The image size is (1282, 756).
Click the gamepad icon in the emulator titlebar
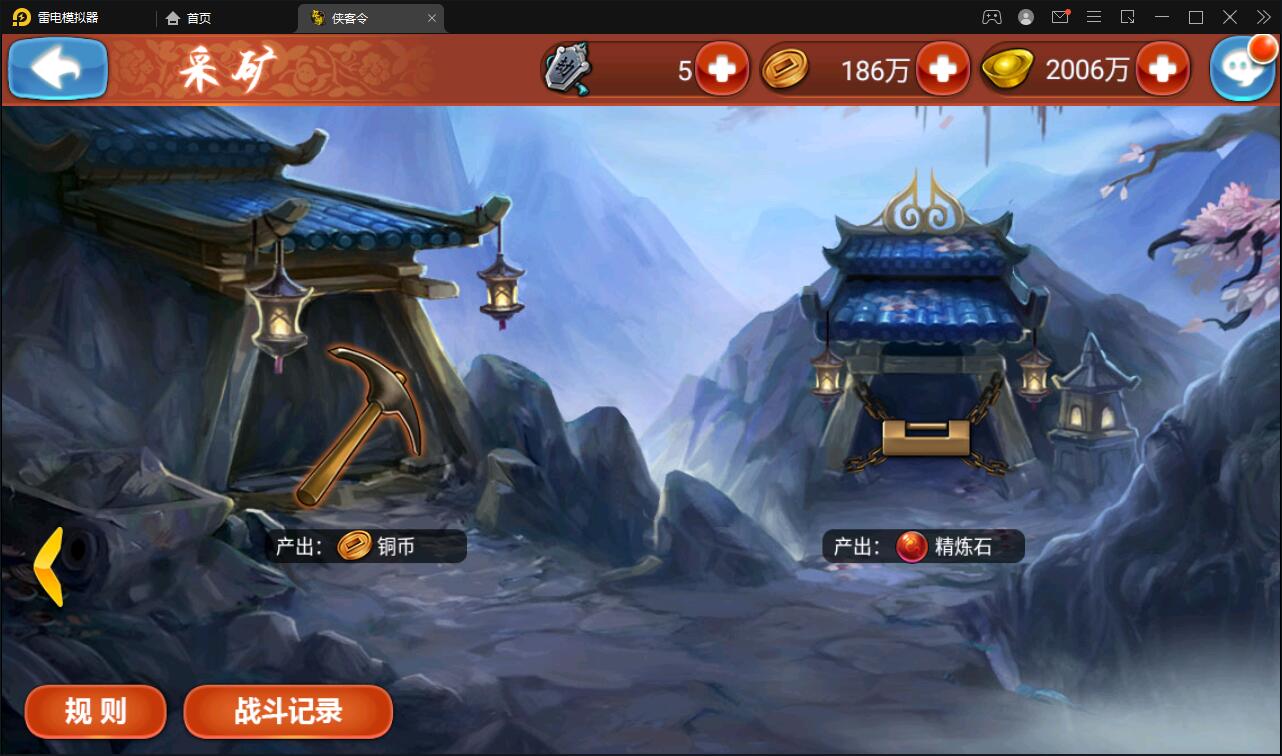991,17
